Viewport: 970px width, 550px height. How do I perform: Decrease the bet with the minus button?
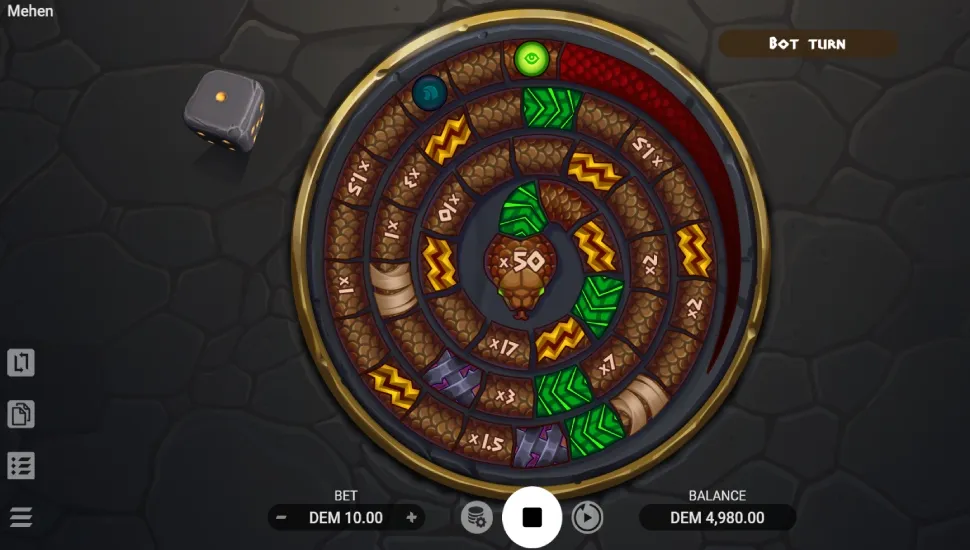coord(282,517)
